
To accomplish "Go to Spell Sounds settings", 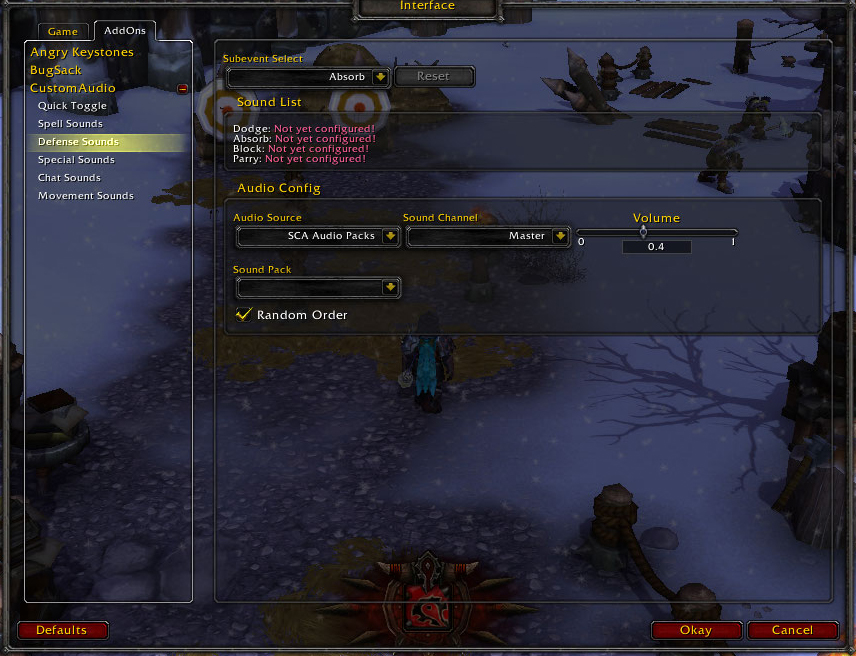I will click(x=70, y=124).
